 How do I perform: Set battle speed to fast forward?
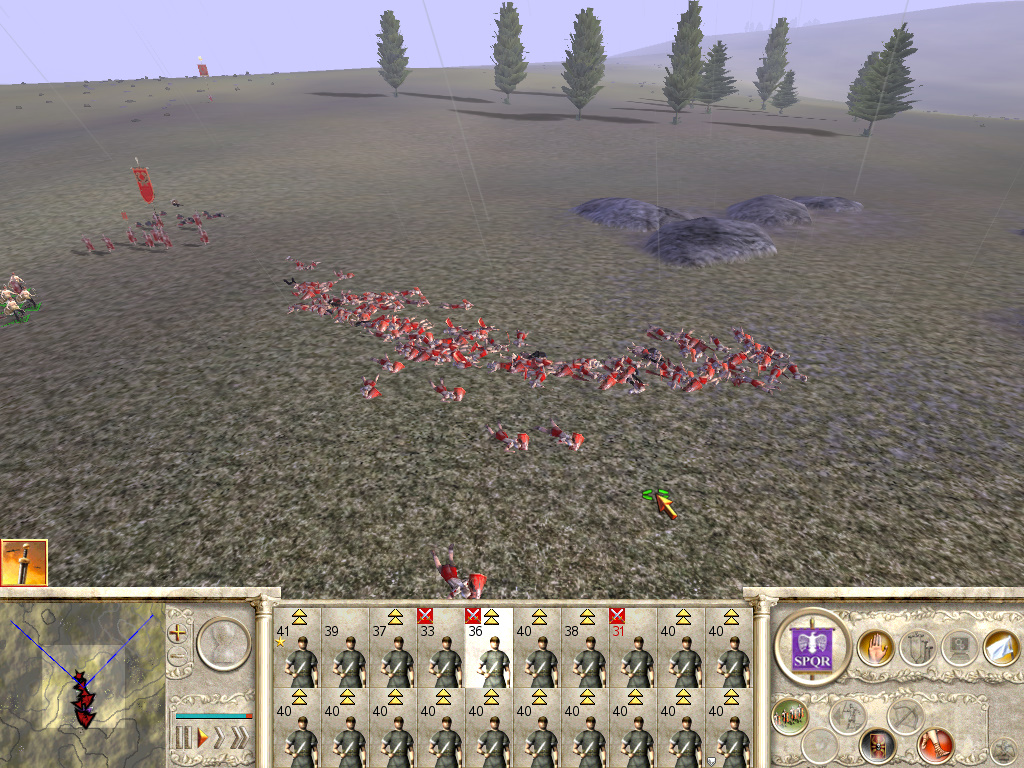pyautogui.click(x=221, y=738)
